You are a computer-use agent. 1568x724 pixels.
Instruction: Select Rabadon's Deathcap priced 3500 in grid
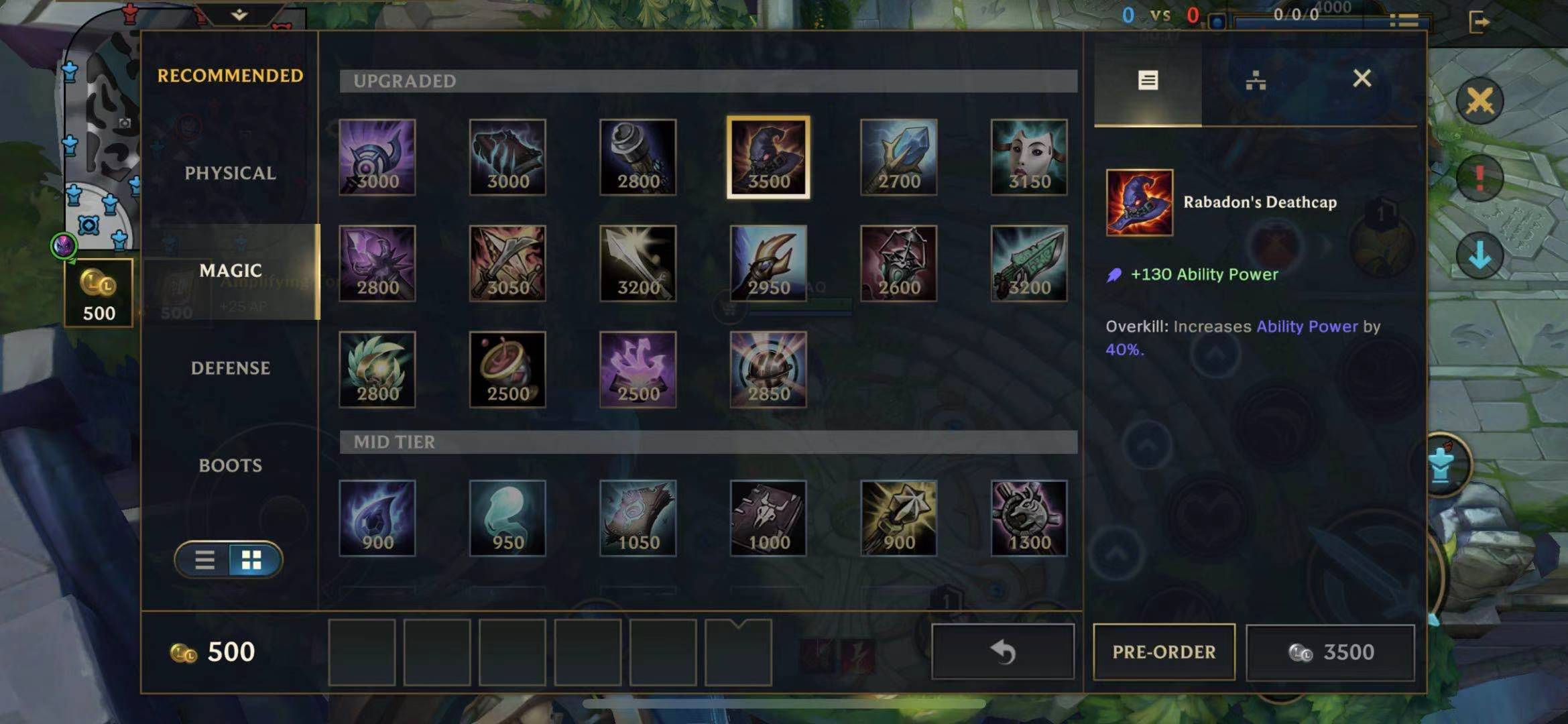point(768,158)
